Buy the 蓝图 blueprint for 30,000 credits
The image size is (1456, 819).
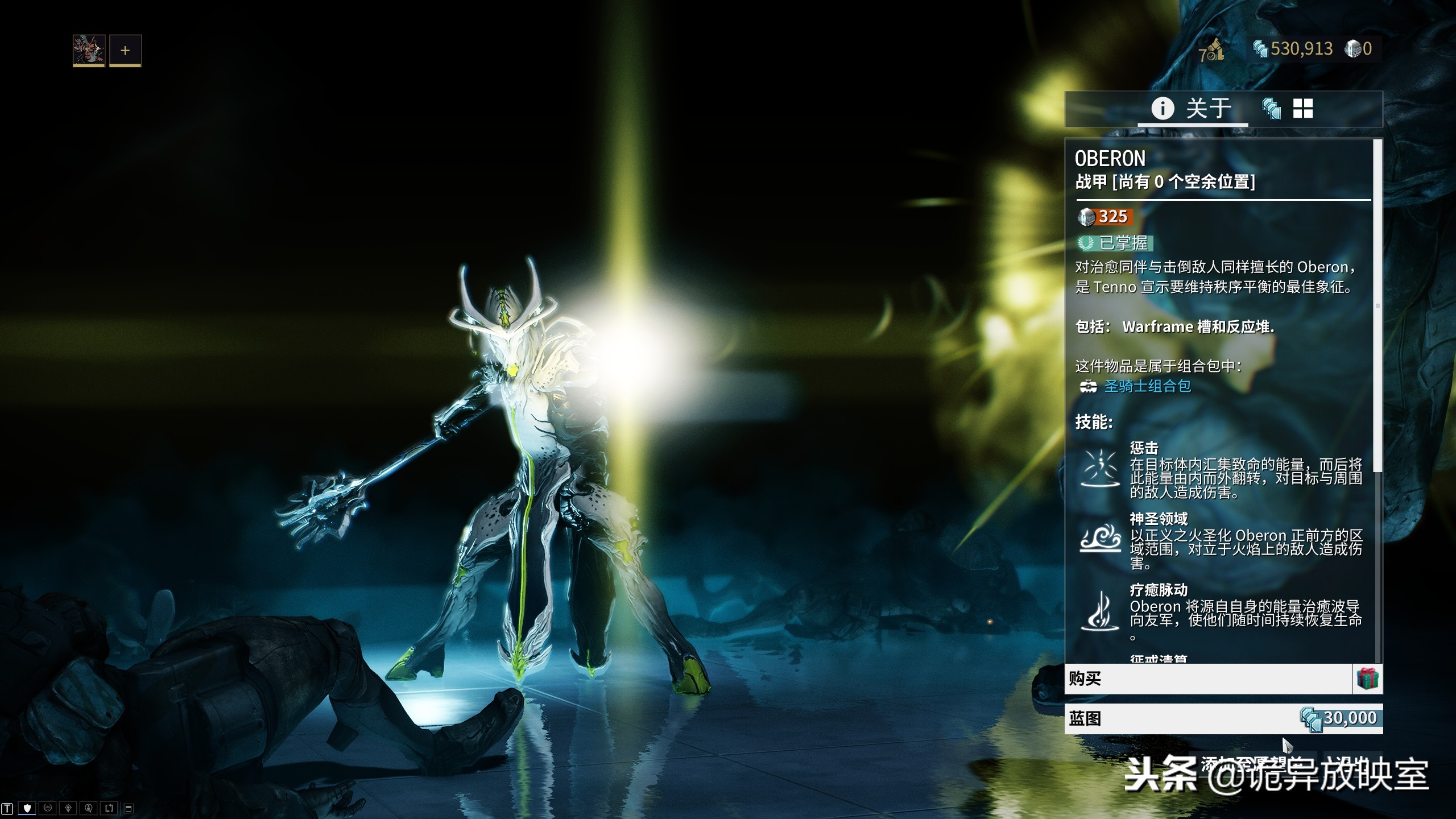1223,718
